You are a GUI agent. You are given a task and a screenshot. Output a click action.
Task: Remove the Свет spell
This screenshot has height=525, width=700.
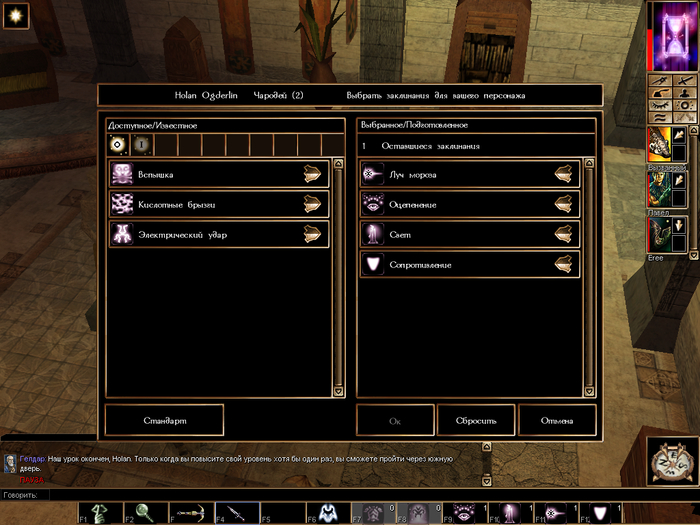click(566, 234)
